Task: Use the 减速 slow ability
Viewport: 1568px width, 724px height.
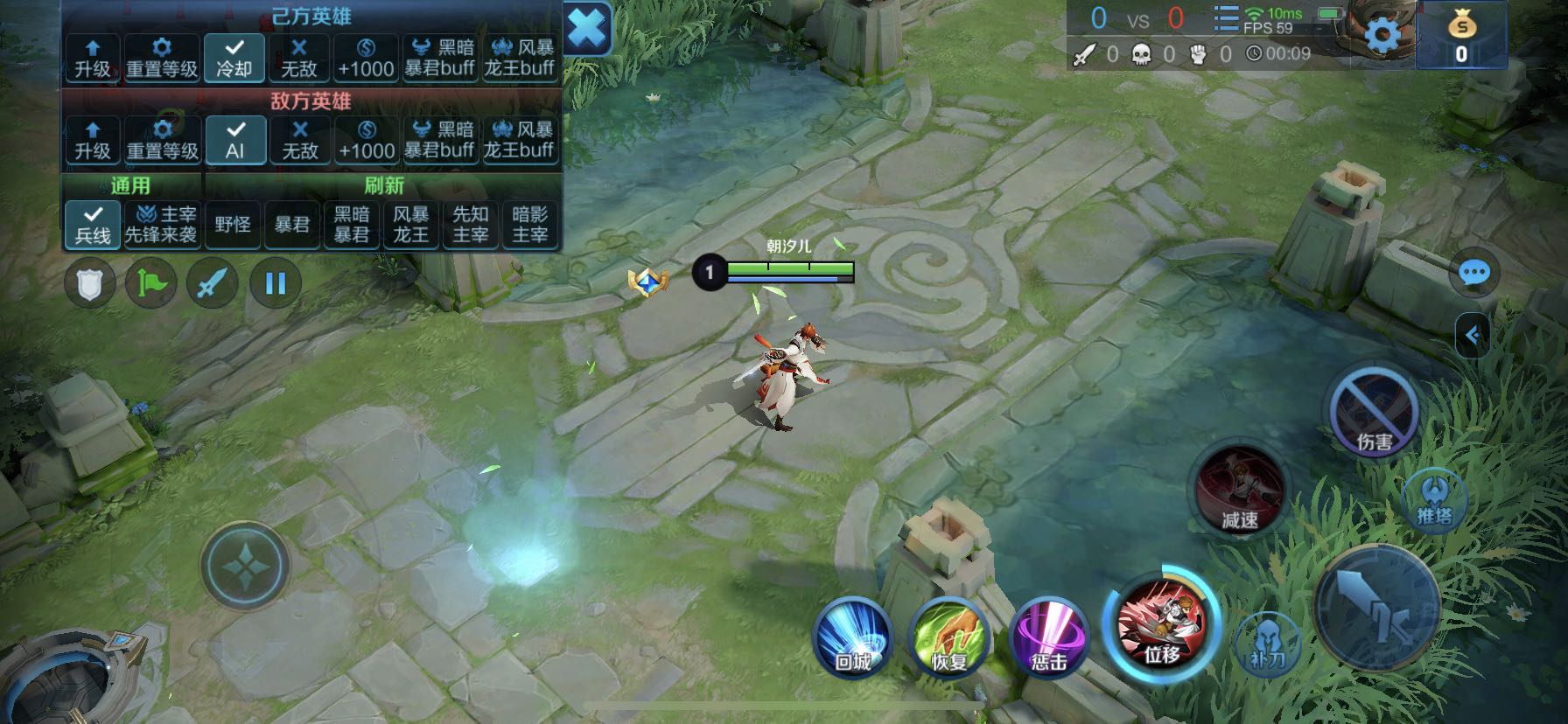Action: pos(1239,490)
